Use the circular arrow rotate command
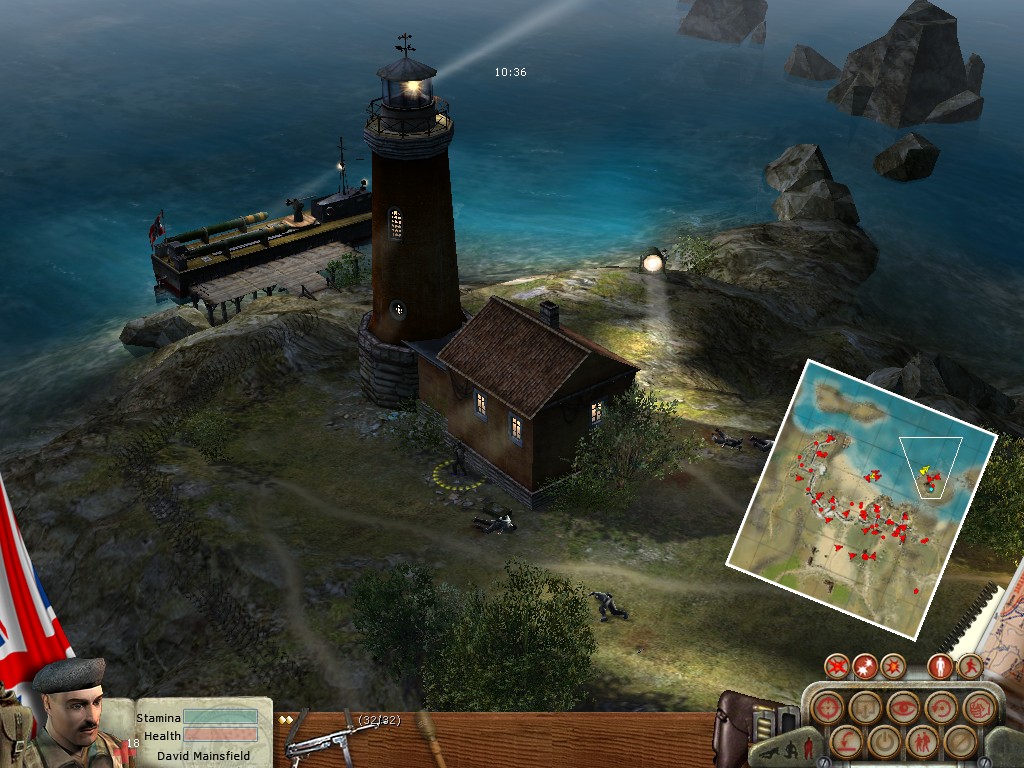The image size is (1024, 768). pyautogui.click(x=940, y=707)
